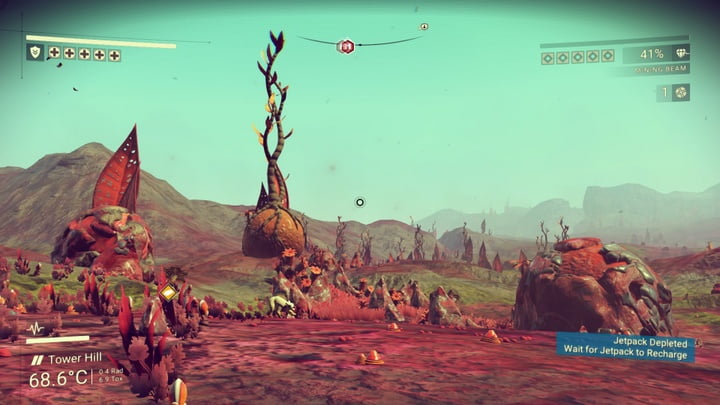Click the Mining Beam weapon icon
Viewport: 720px width, 405px height.
[682, 53]
